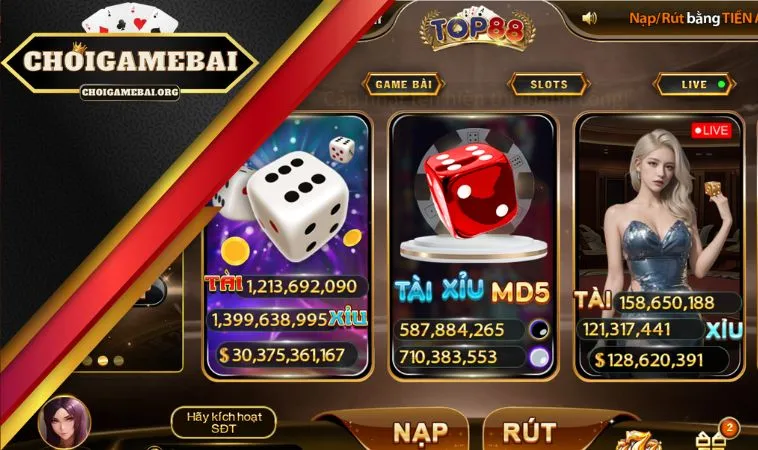Click the 777 jackpot icon
758x450 pixels.
(x=637, y=440)
